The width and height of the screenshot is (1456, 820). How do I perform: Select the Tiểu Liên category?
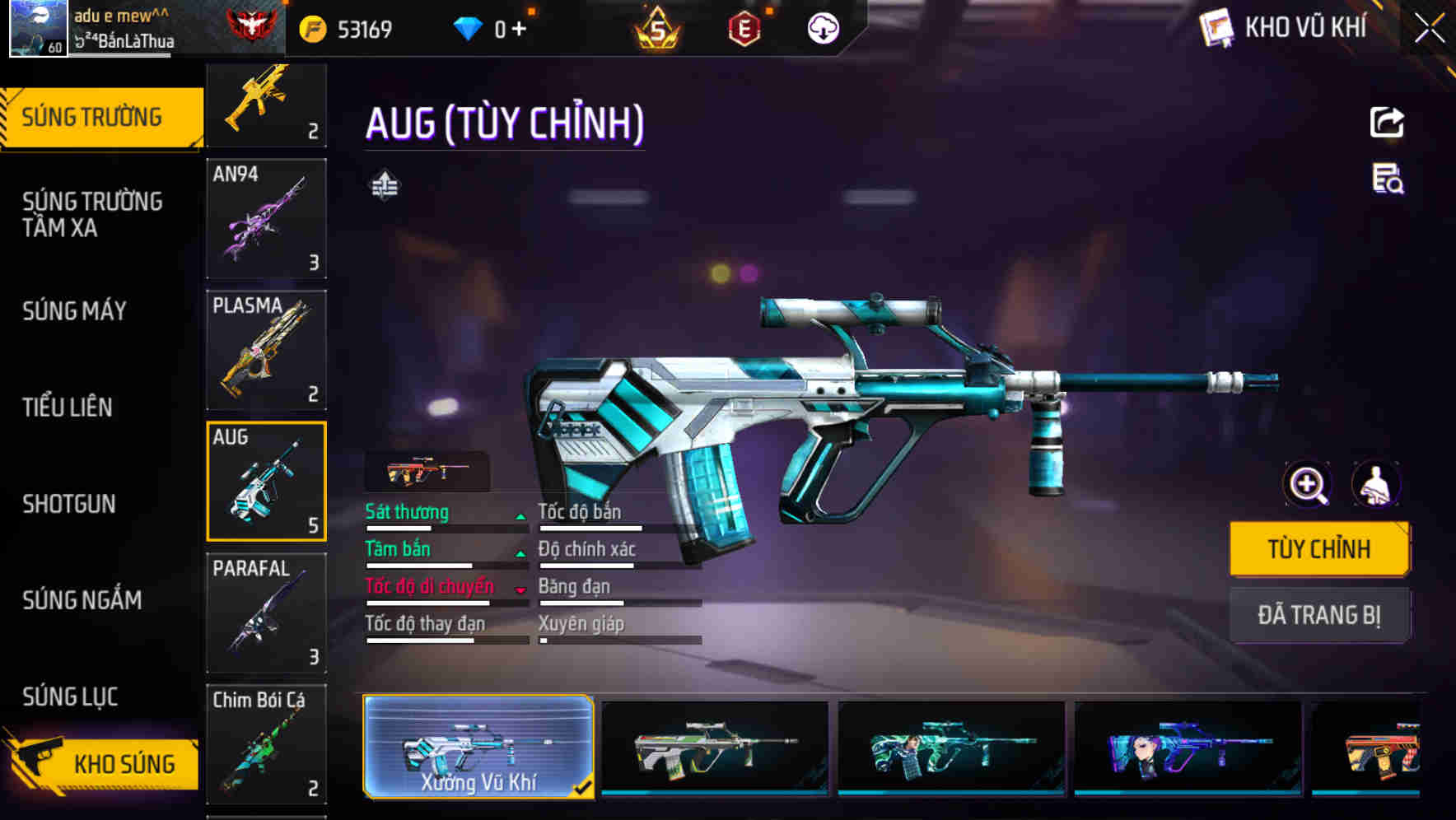click(68, 407)
